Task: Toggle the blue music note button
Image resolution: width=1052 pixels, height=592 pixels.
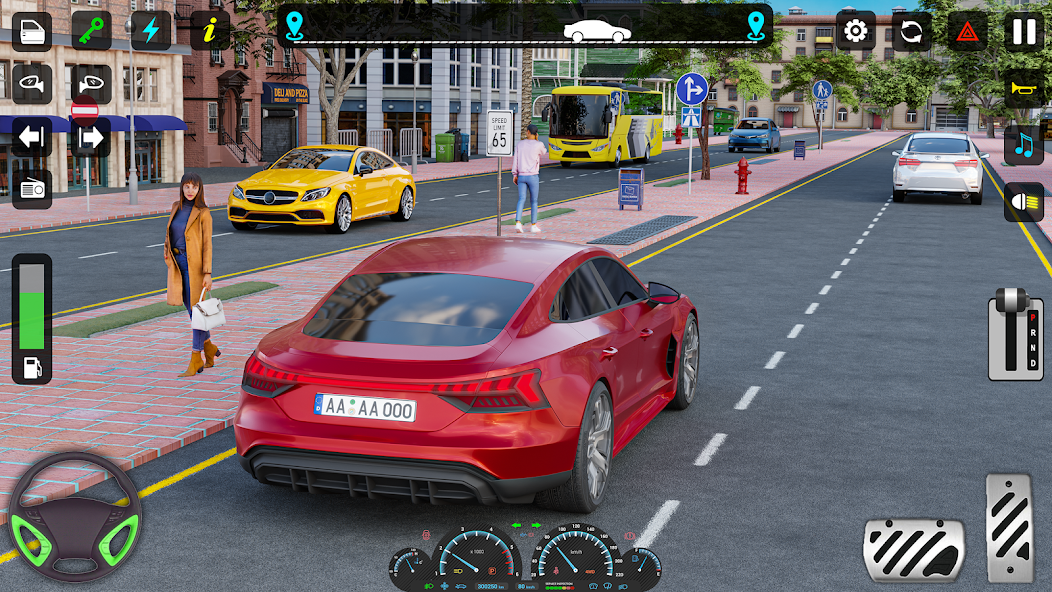Action: click(1024, 145)
